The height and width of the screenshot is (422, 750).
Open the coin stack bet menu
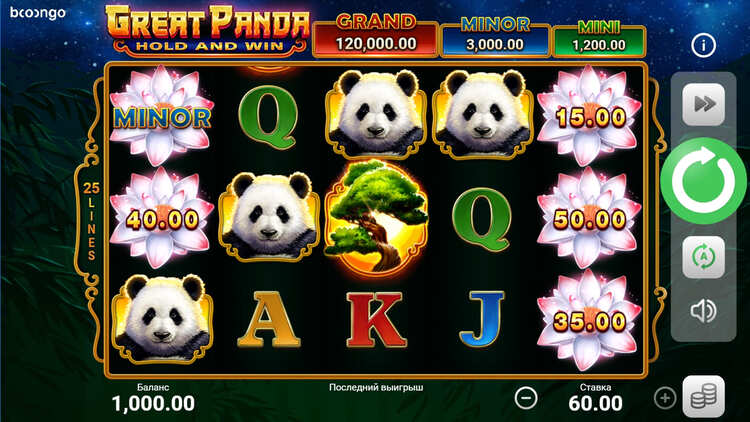703,397
